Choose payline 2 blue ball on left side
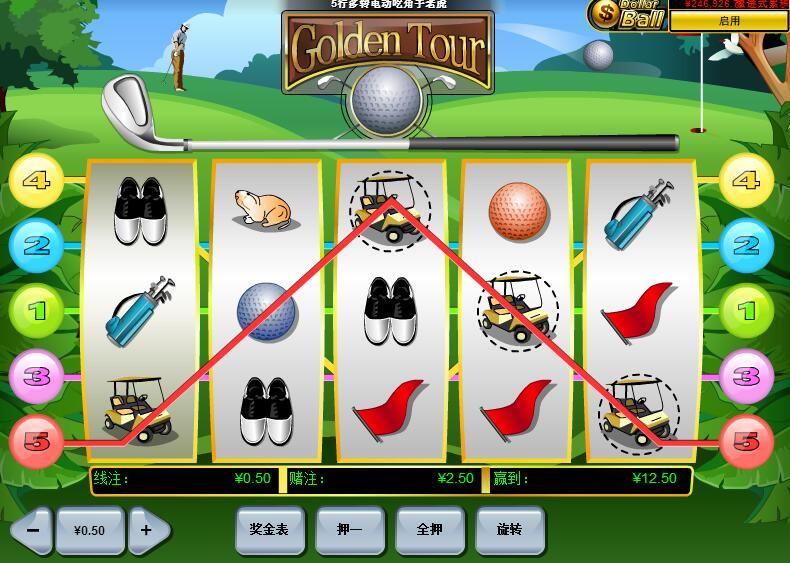This screenshot has height=563, width=790. click(x=36, y=244)
